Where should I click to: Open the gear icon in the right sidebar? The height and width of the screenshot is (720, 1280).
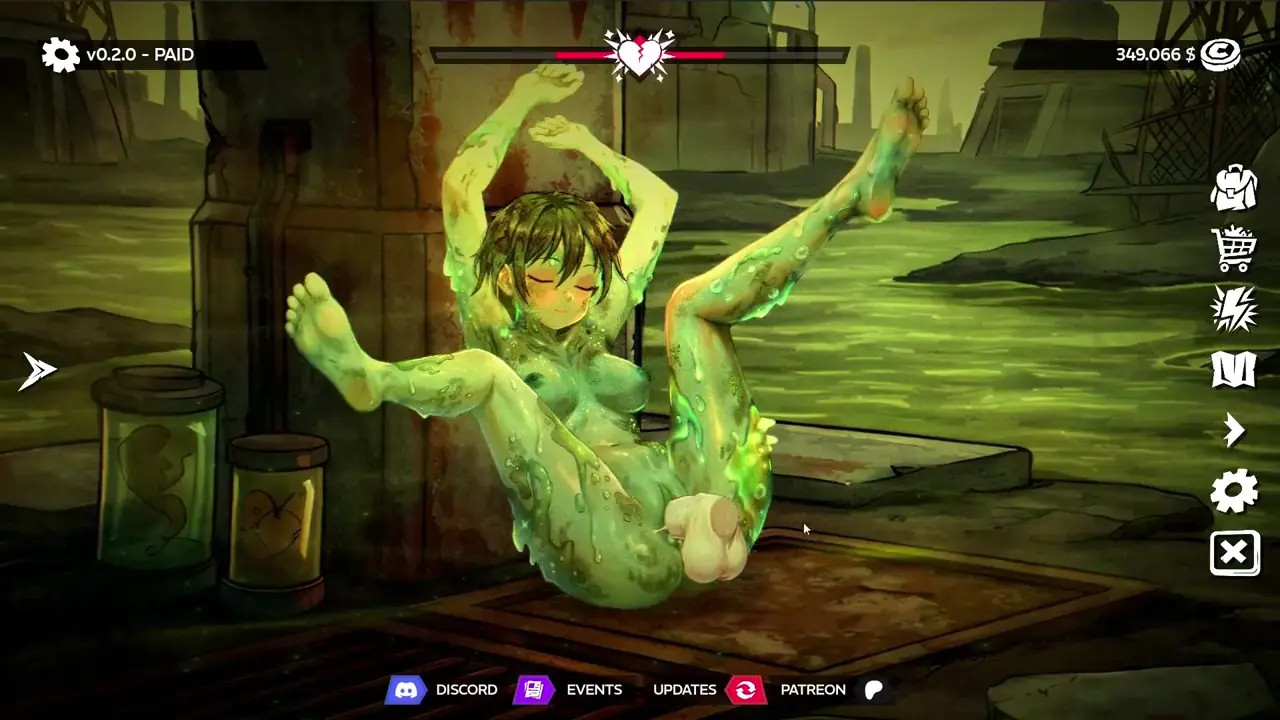point(1234,492)
